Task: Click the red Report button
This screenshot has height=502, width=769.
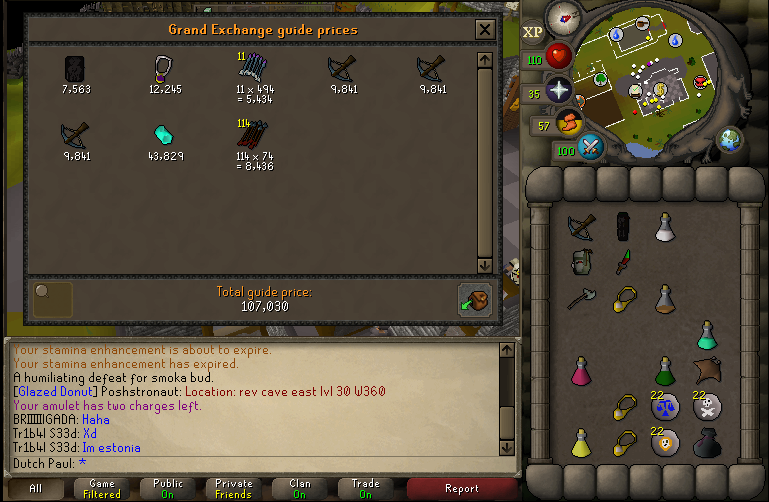Action: click(x=461, y=489)
